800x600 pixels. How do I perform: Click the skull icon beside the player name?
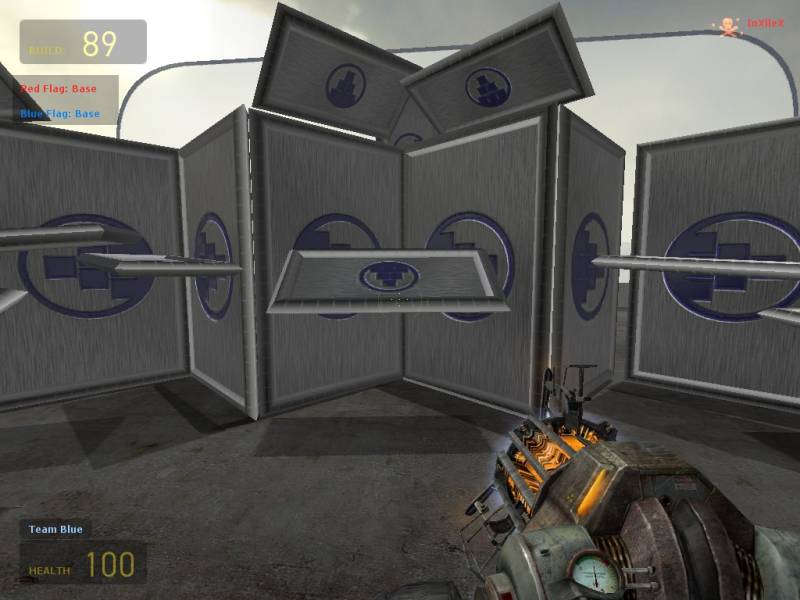click(729, 25)
